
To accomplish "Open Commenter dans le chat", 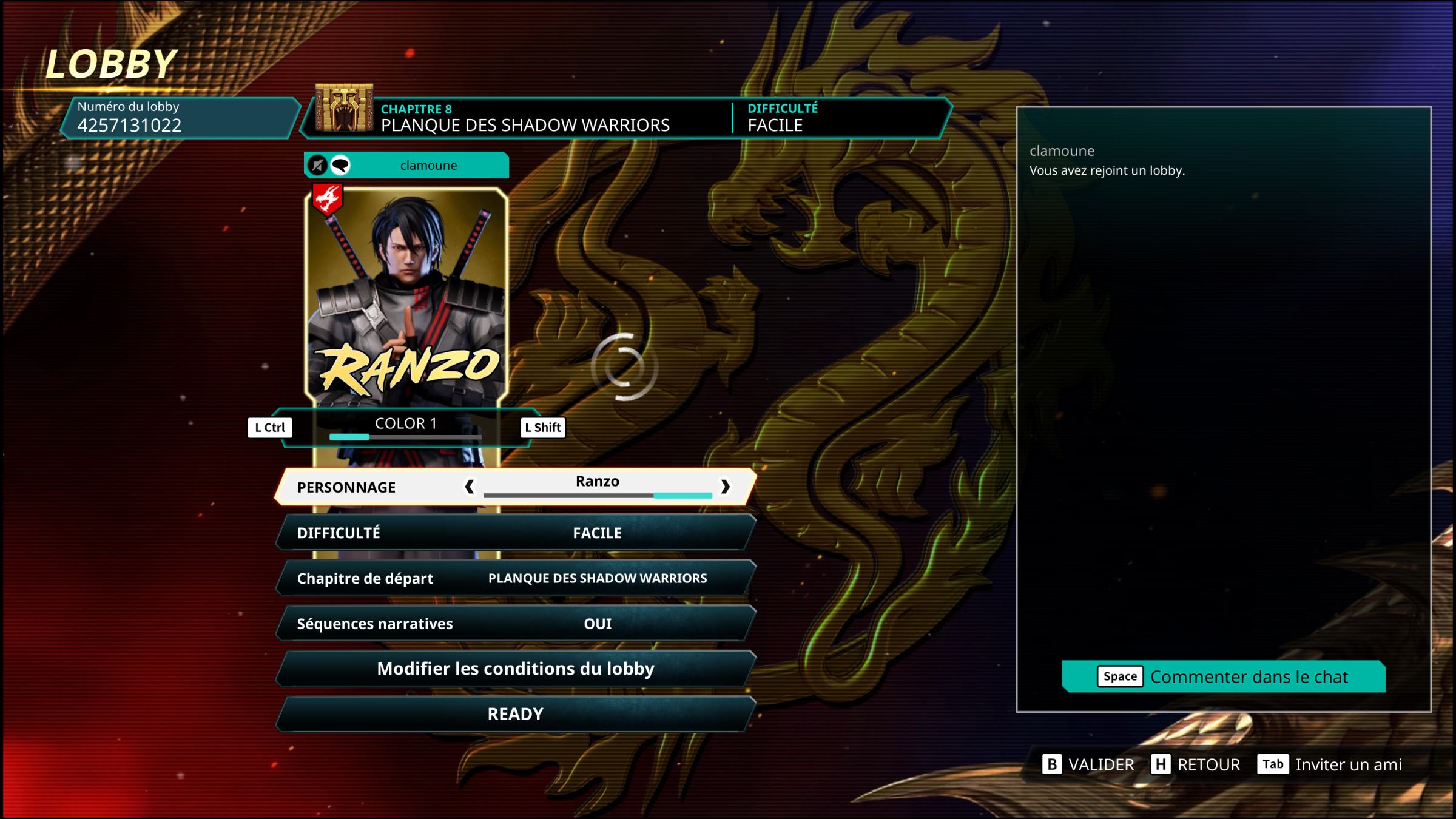I will pos(1224,676).
